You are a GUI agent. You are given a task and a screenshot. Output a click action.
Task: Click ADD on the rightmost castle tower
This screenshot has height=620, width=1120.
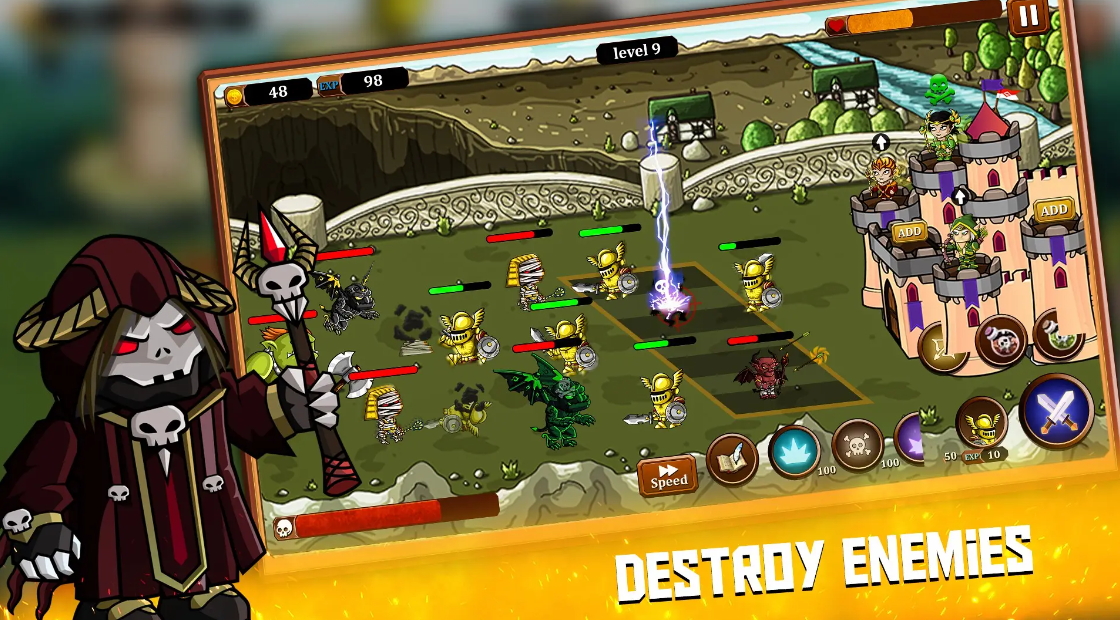1052,210
